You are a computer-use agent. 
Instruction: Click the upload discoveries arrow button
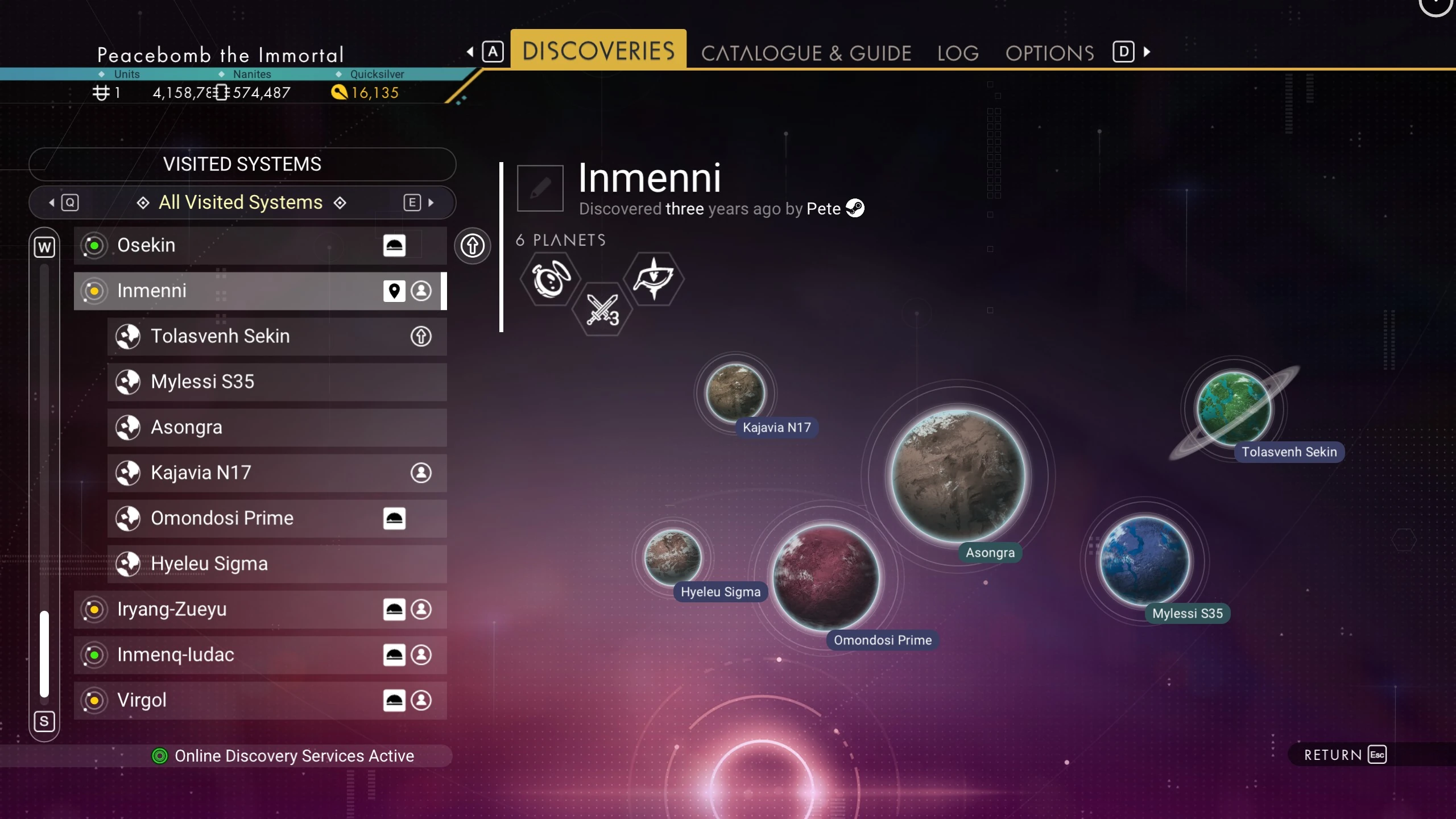pos(472,246)
